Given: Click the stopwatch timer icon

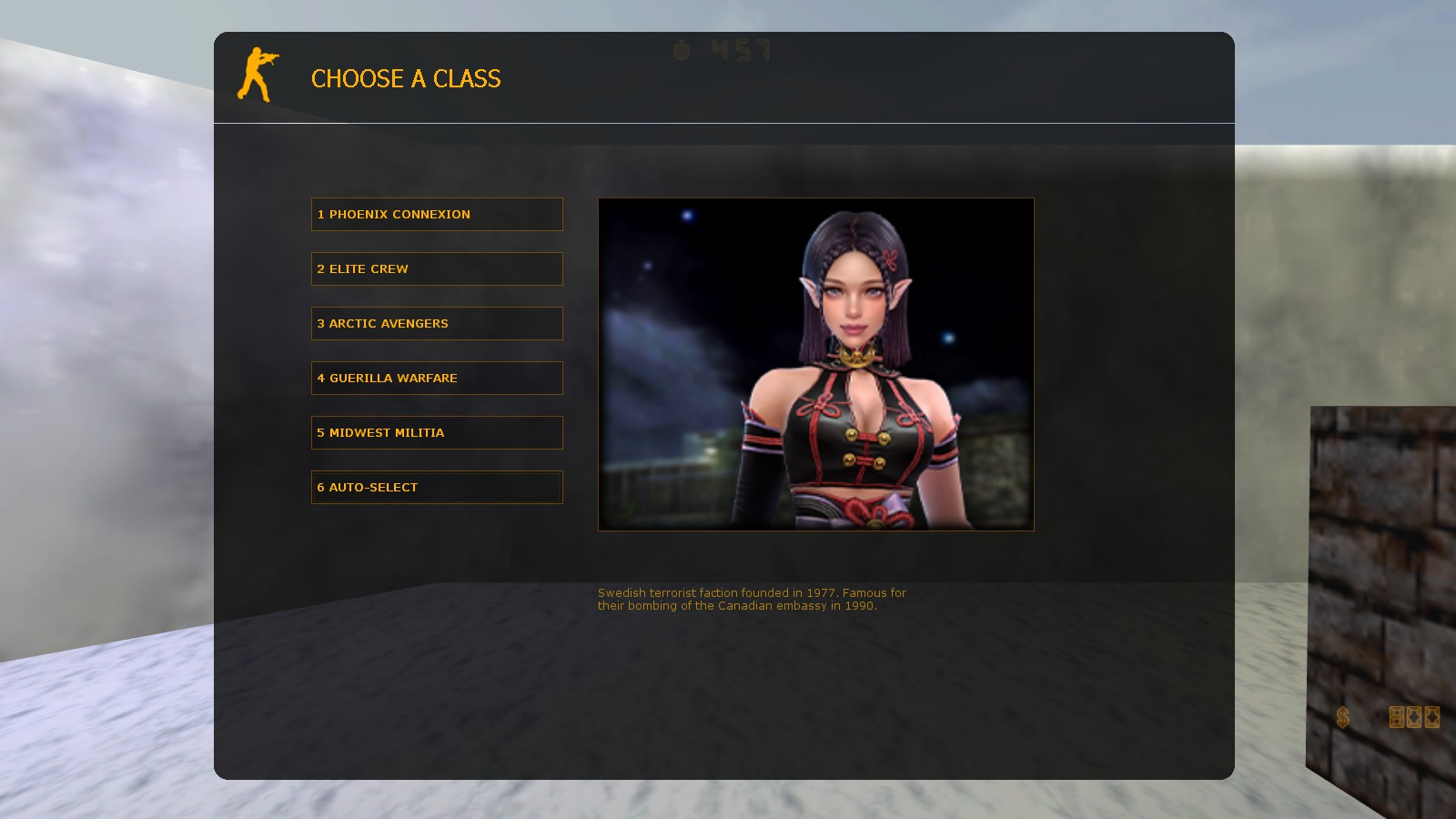Looking at the screenshot, I should click(x=681, y=52).
